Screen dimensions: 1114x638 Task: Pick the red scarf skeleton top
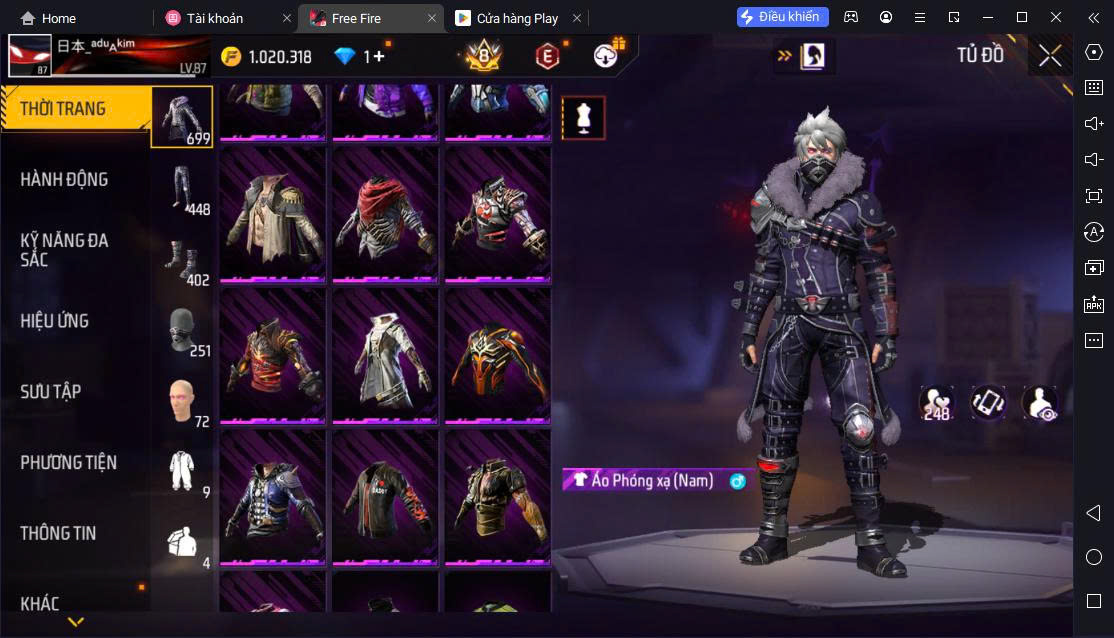click(x=385, y=214)
